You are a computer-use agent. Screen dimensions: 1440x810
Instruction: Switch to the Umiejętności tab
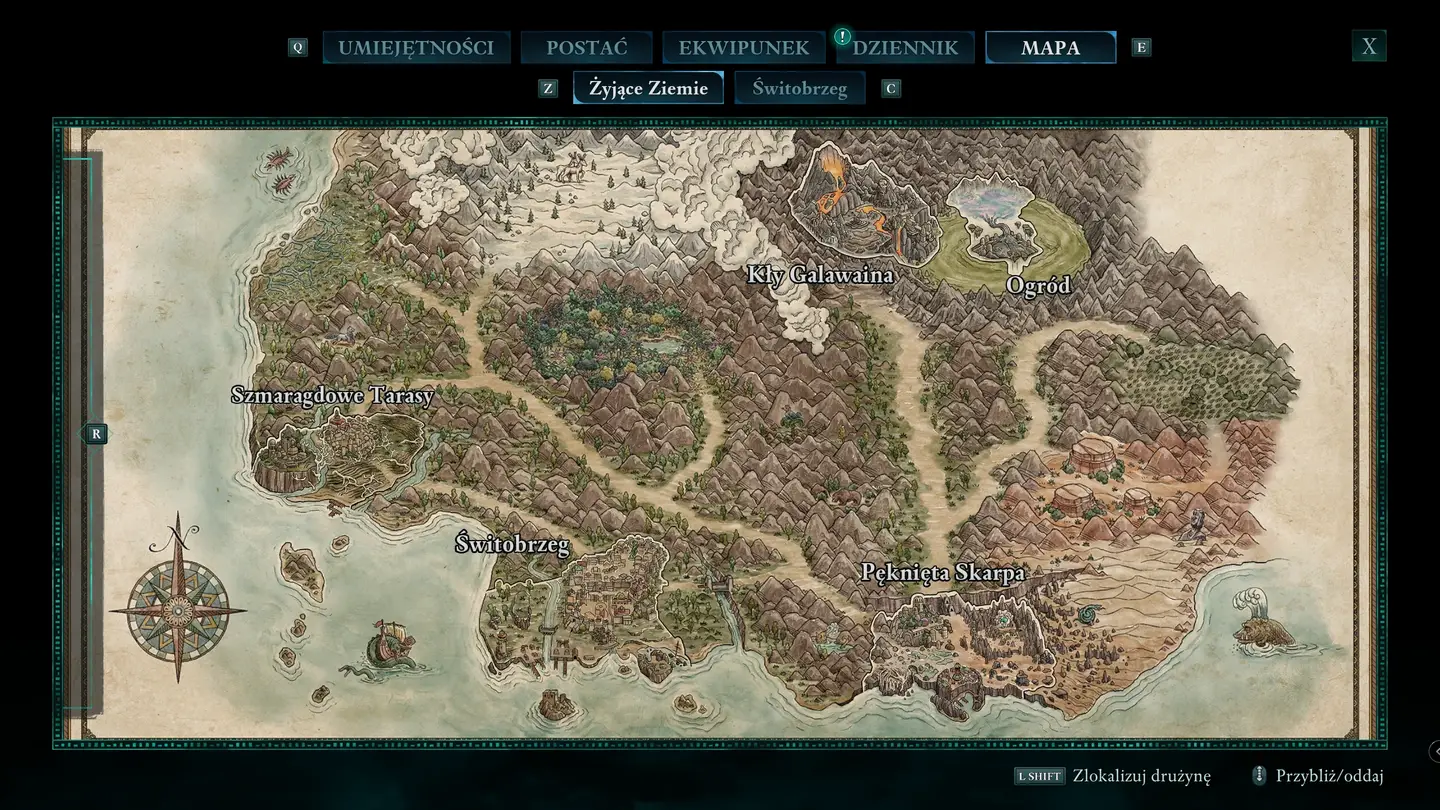(416, 47)
